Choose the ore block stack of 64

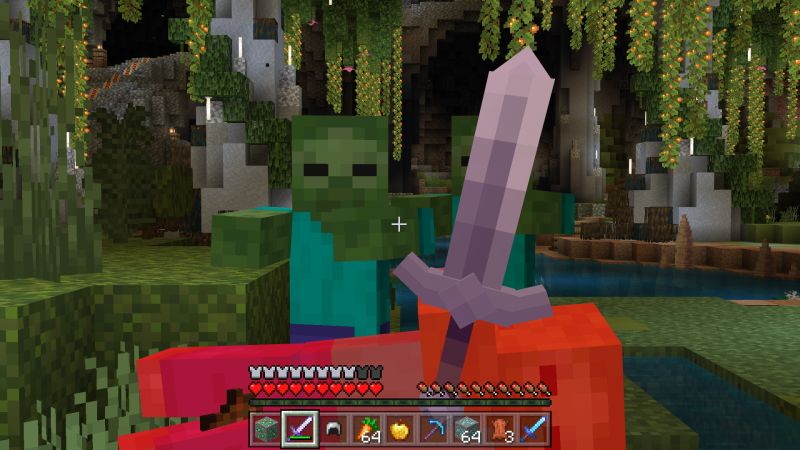[466, 429]
